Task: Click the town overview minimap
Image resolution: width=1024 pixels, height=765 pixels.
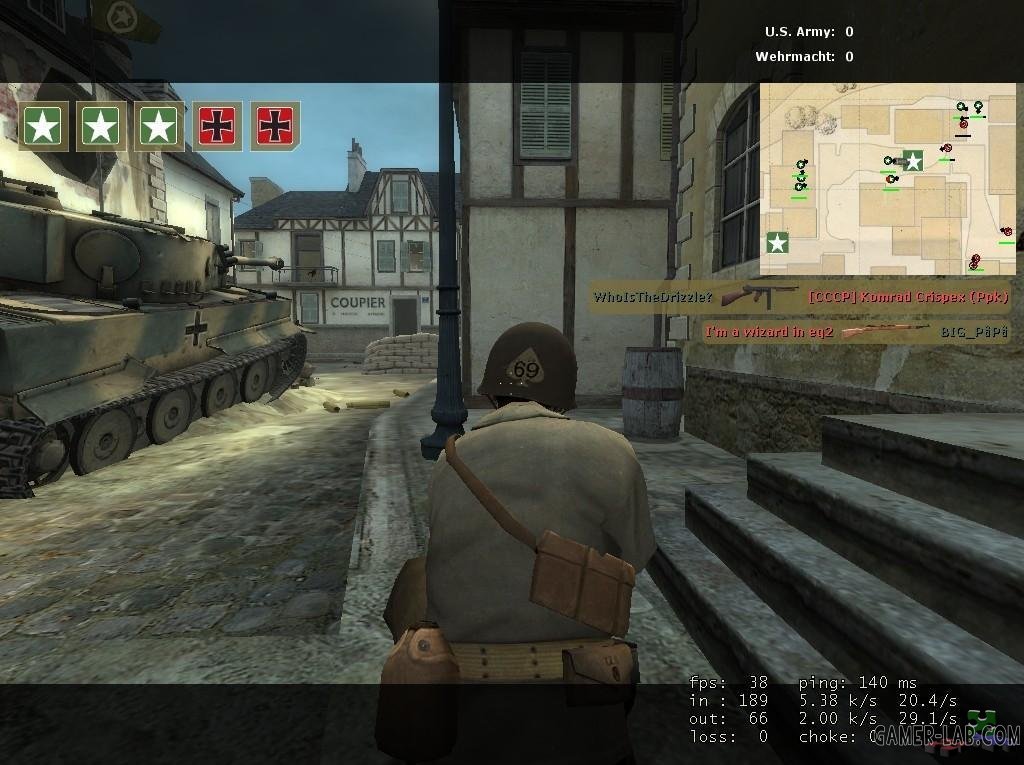Action: click(888, 179)
